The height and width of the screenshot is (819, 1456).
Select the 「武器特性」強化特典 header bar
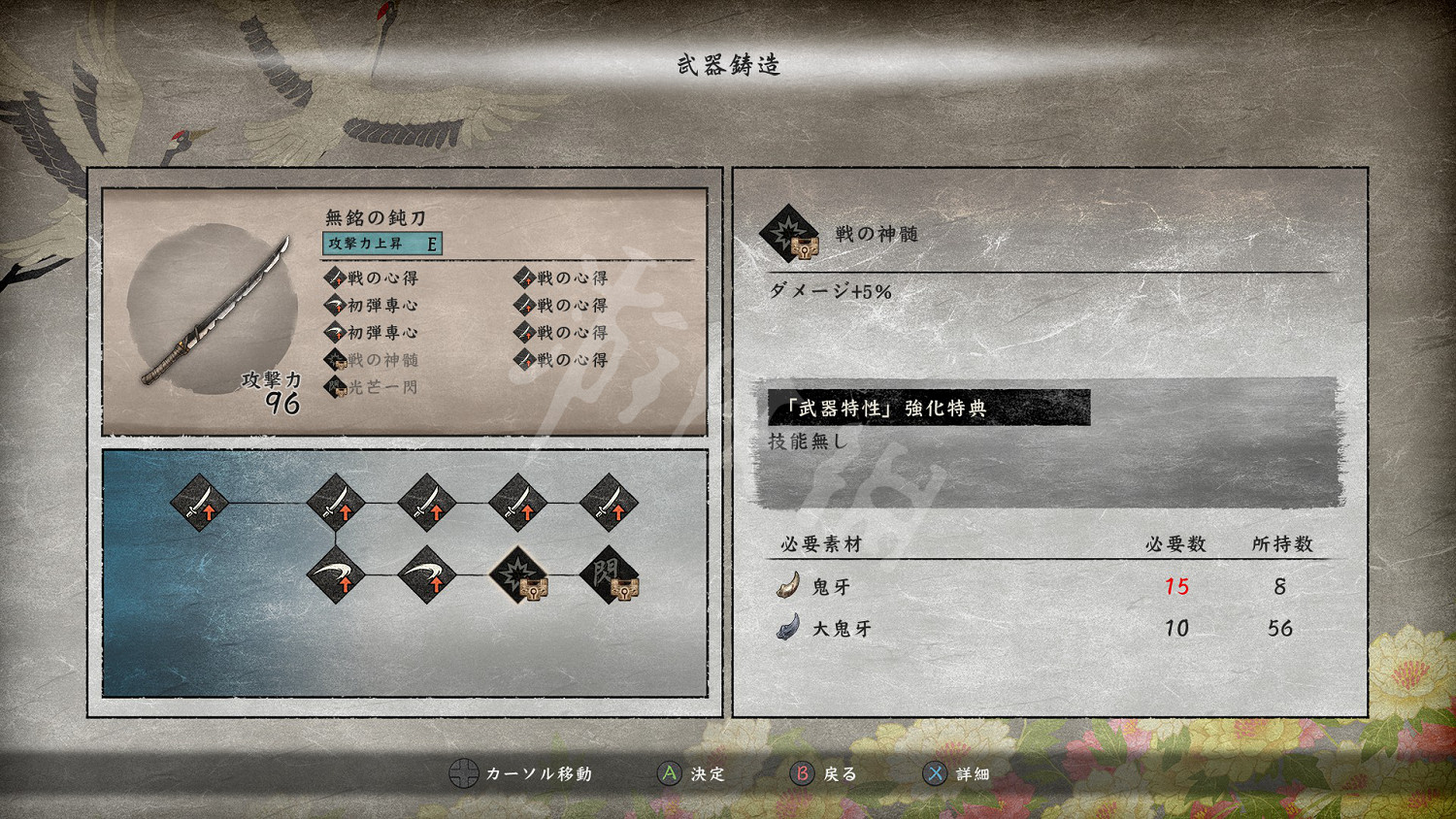927,409
